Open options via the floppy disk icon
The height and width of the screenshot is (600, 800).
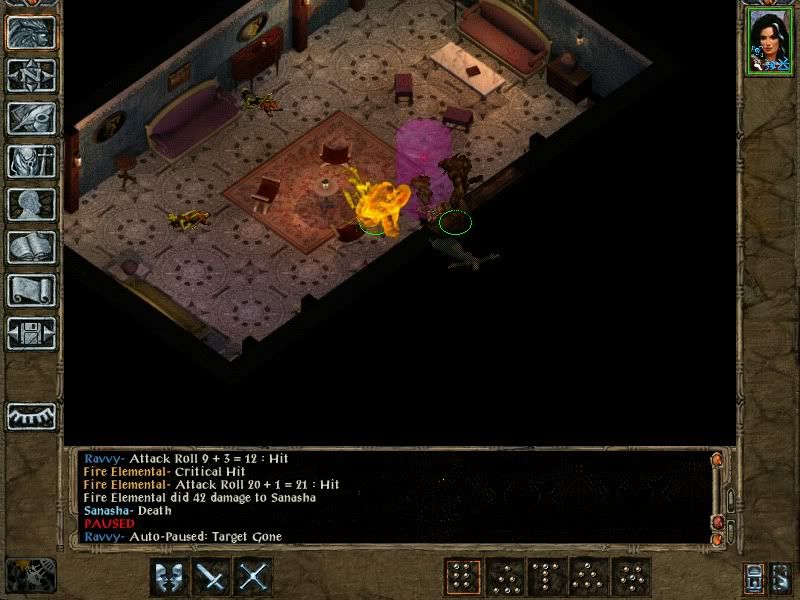tap(31, 333)
